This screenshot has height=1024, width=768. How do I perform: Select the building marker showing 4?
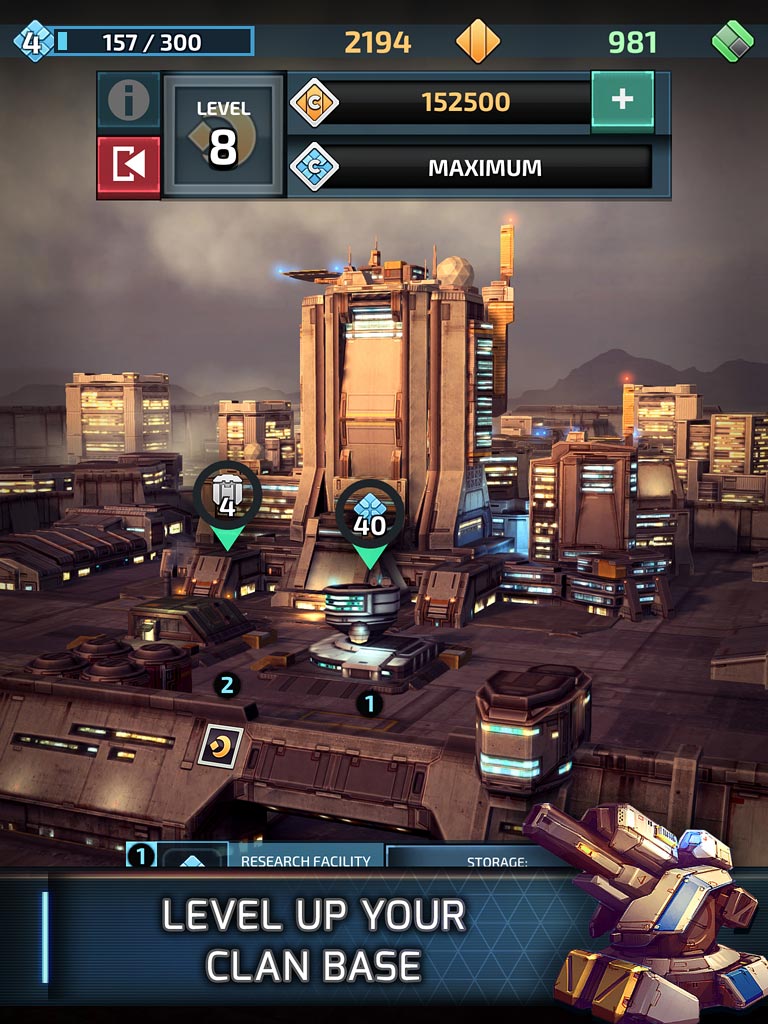tap(227, 496)
